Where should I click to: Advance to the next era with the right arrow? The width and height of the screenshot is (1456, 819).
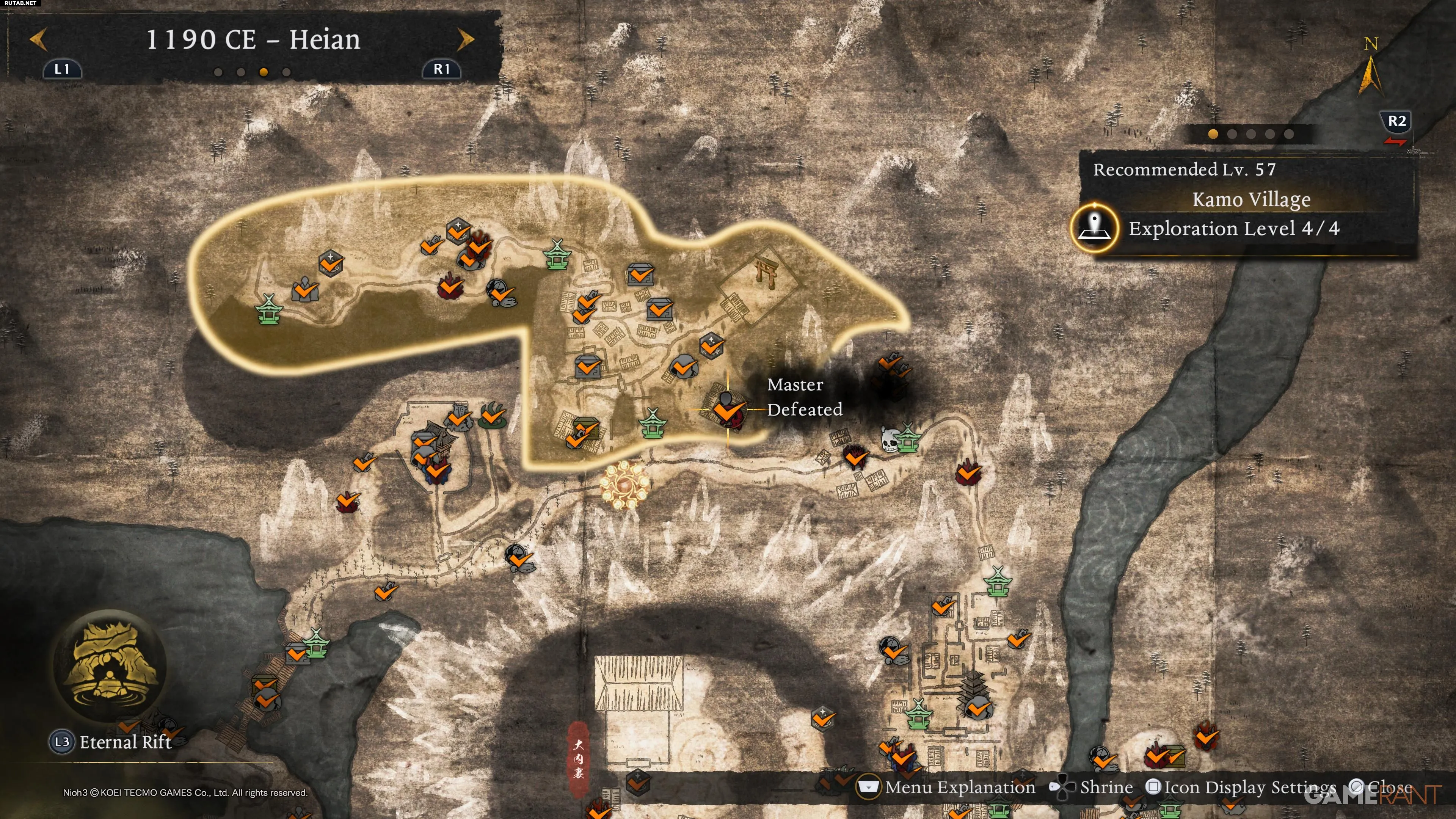tap(465, 40)
